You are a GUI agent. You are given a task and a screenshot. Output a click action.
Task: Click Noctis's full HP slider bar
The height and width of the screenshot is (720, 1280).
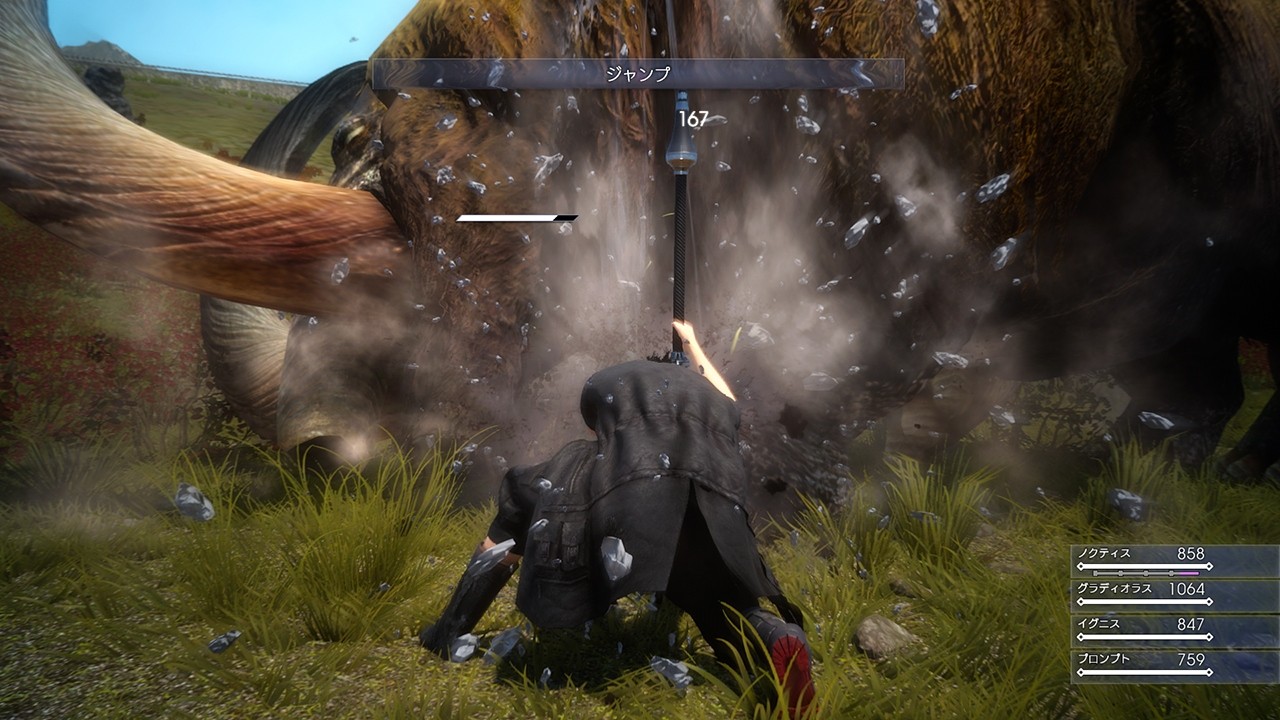[1145, 565]
